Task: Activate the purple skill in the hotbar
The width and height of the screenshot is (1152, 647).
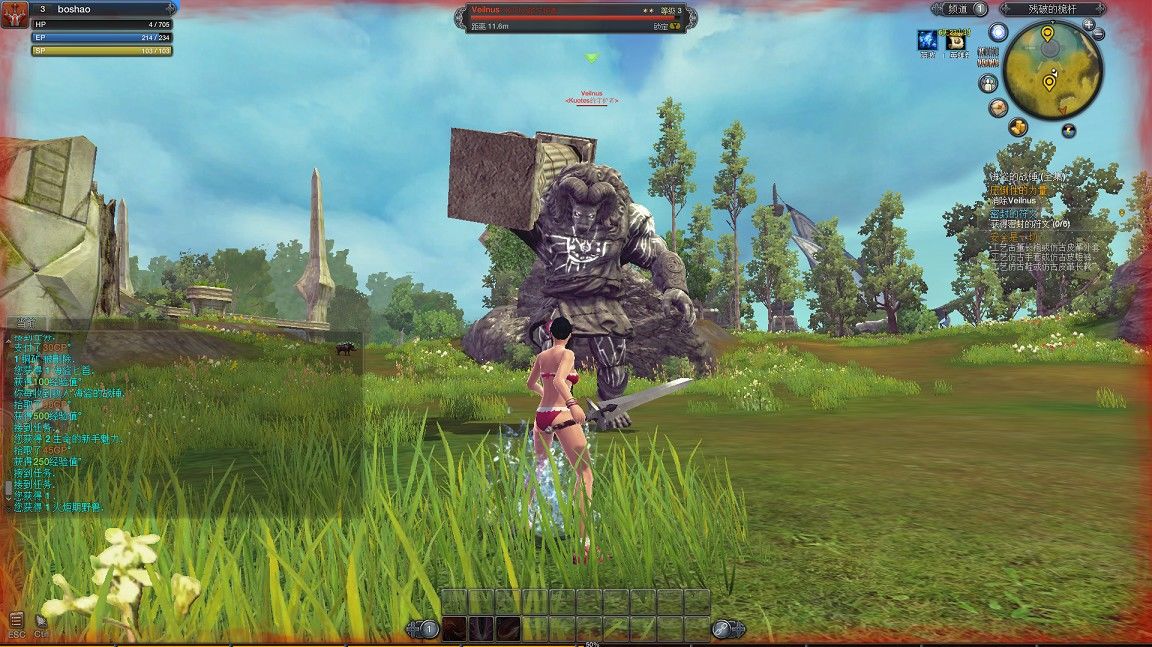Action: [x=481, y=629]
